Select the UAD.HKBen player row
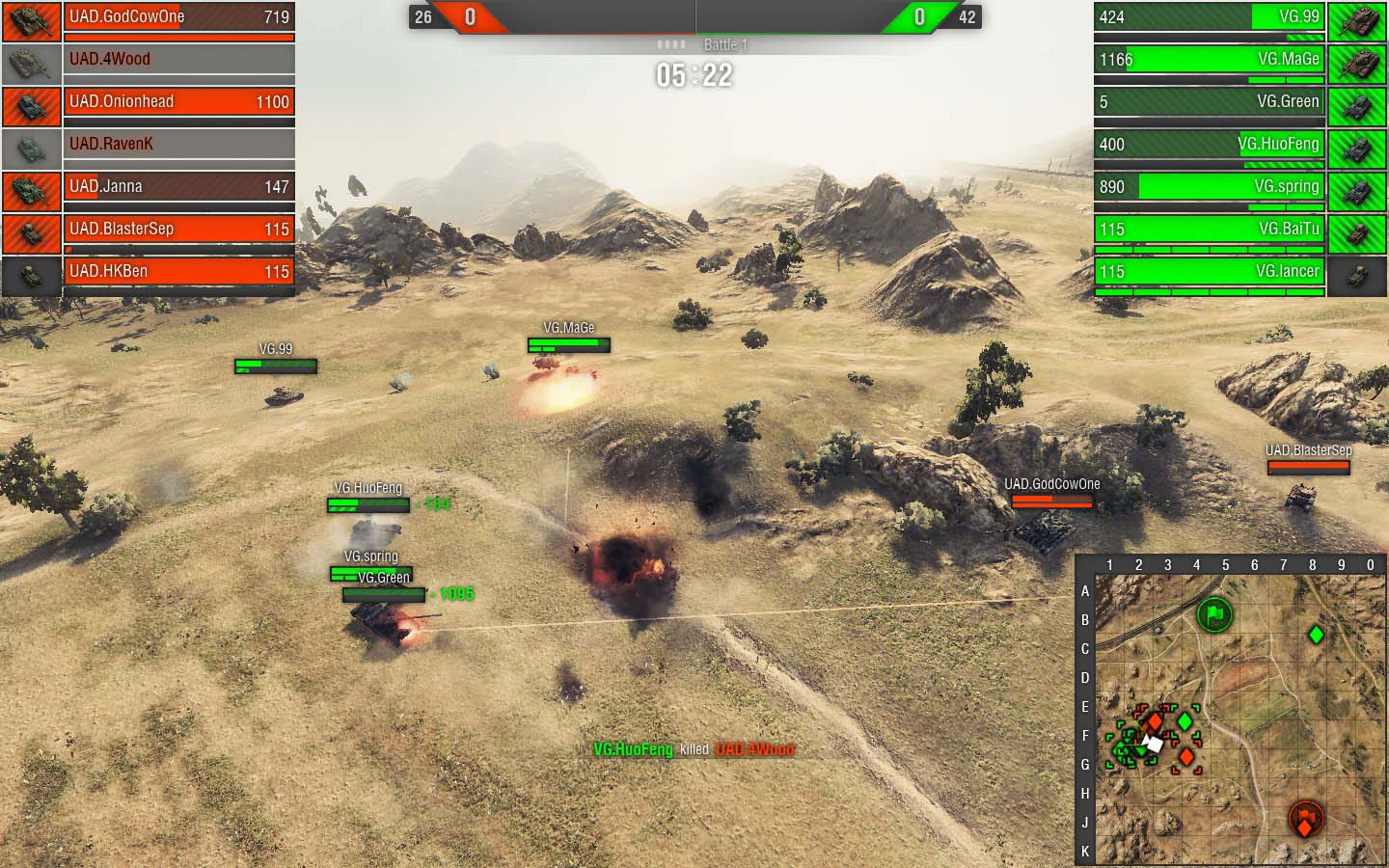1389x868 pixels. point(178,272)
